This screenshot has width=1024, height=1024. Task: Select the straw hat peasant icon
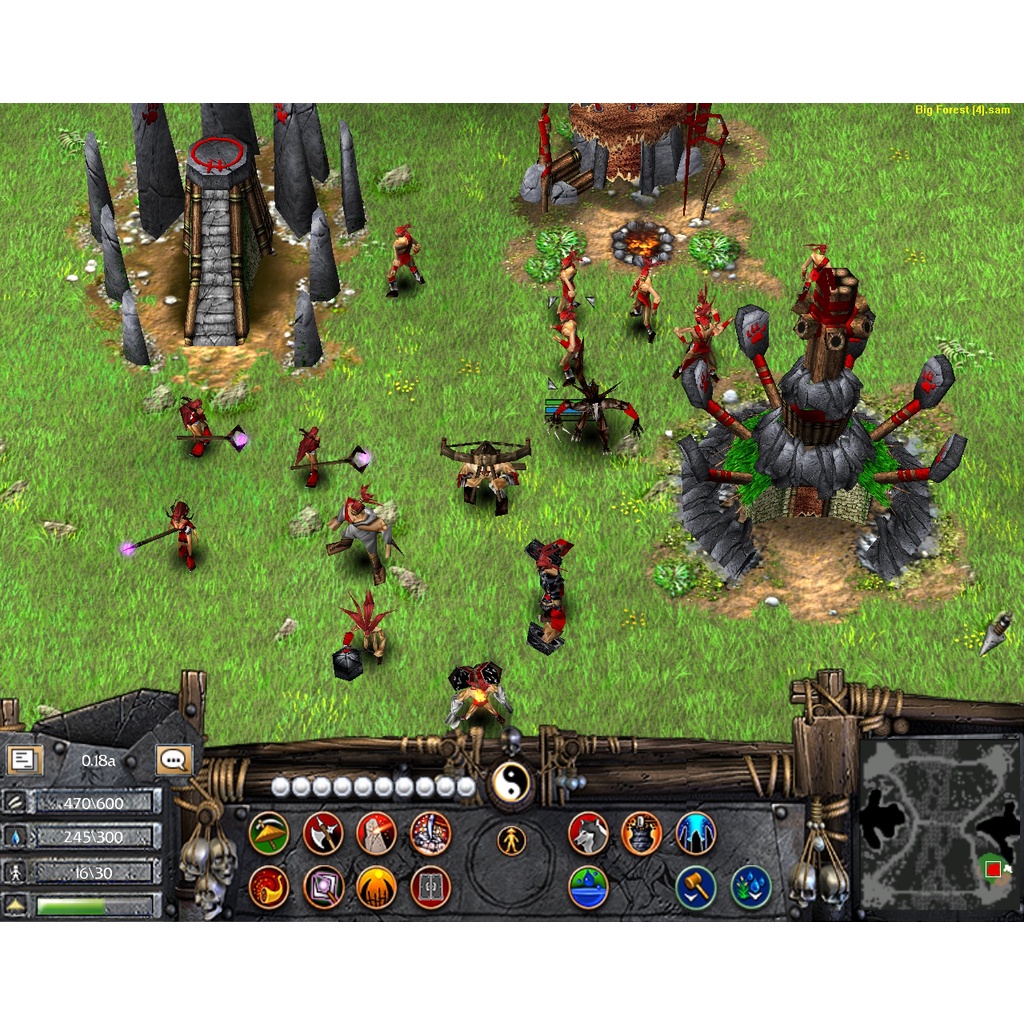(x=269, y=832)
